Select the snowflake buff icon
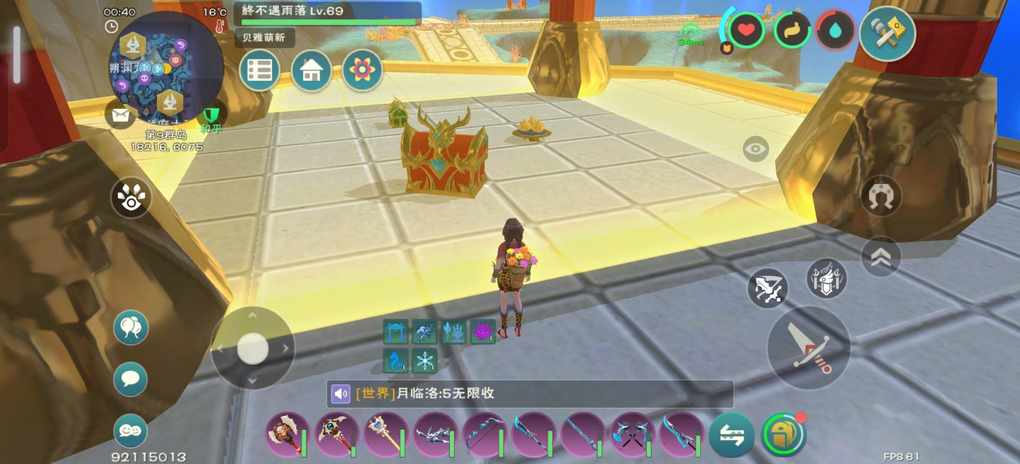 click(426, 361)
